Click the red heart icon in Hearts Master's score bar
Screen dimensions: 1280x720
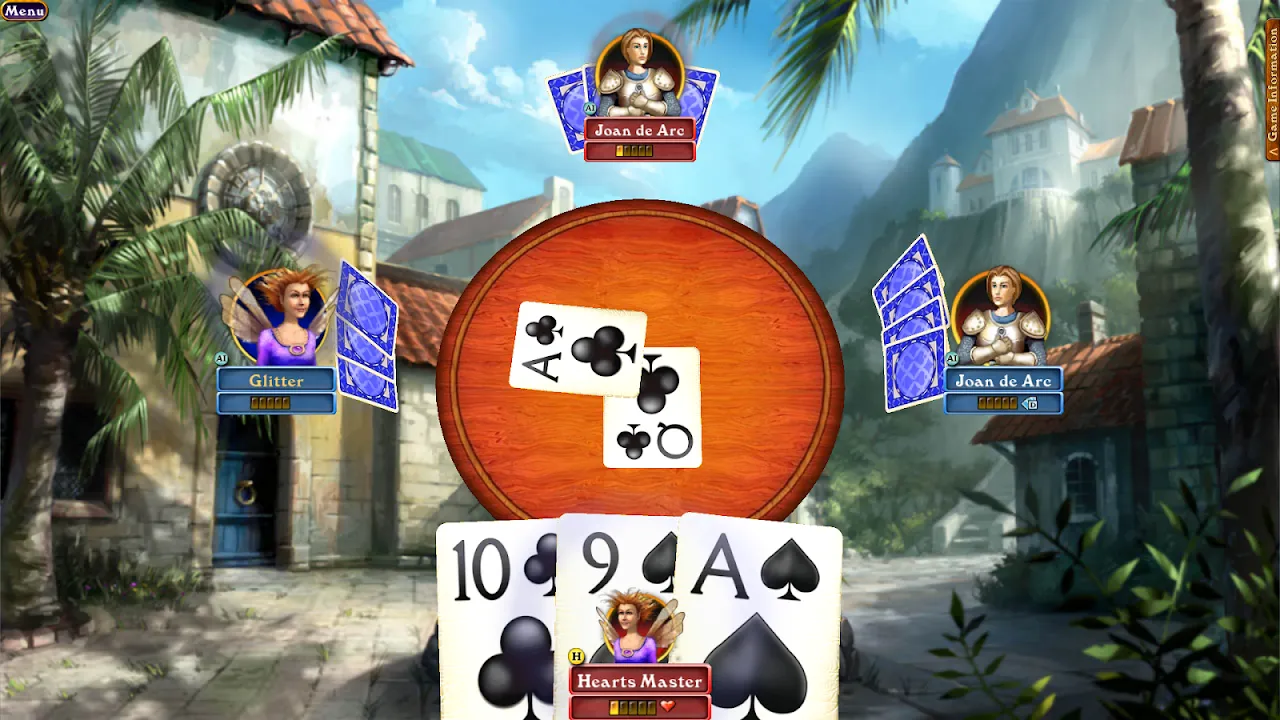[668, 705]
